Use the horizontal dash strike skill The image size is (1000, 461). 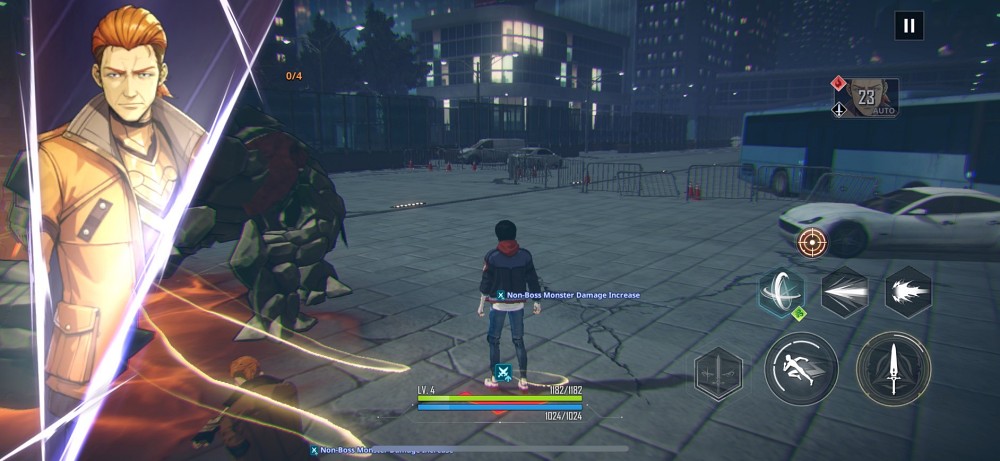pyautogui.click(x=844, y=292)
